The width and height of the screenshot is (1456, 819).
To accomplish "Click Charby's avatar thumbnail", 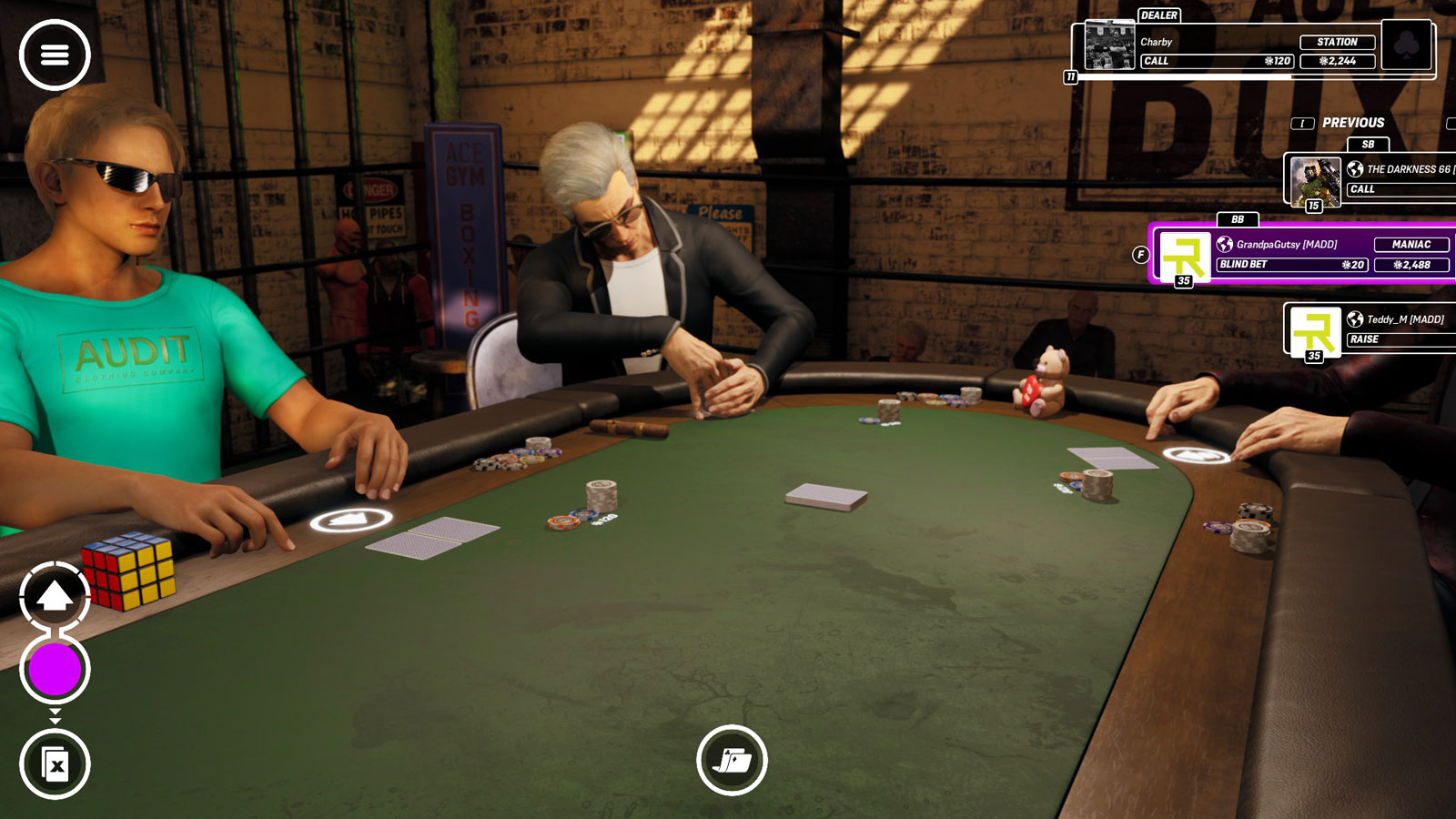I will (1109, 45).
